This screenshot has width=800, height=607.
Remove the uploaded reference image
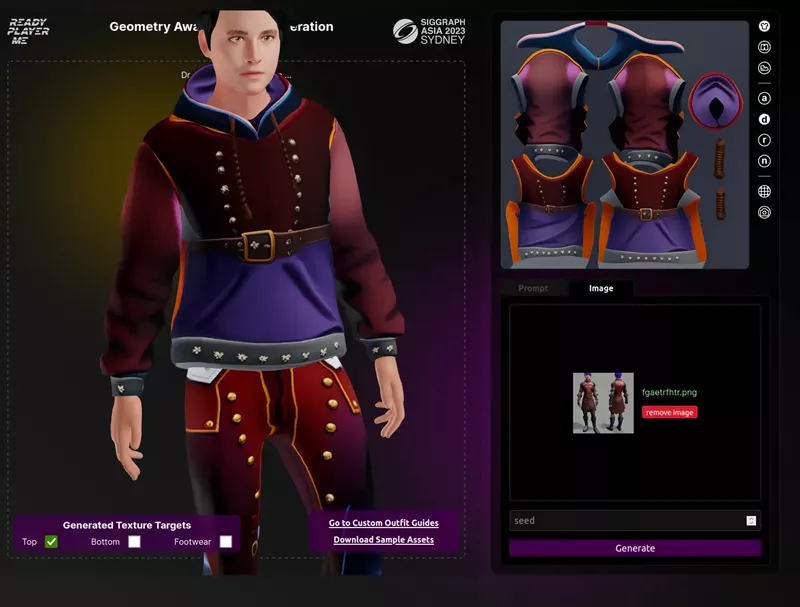click(669, 412)
